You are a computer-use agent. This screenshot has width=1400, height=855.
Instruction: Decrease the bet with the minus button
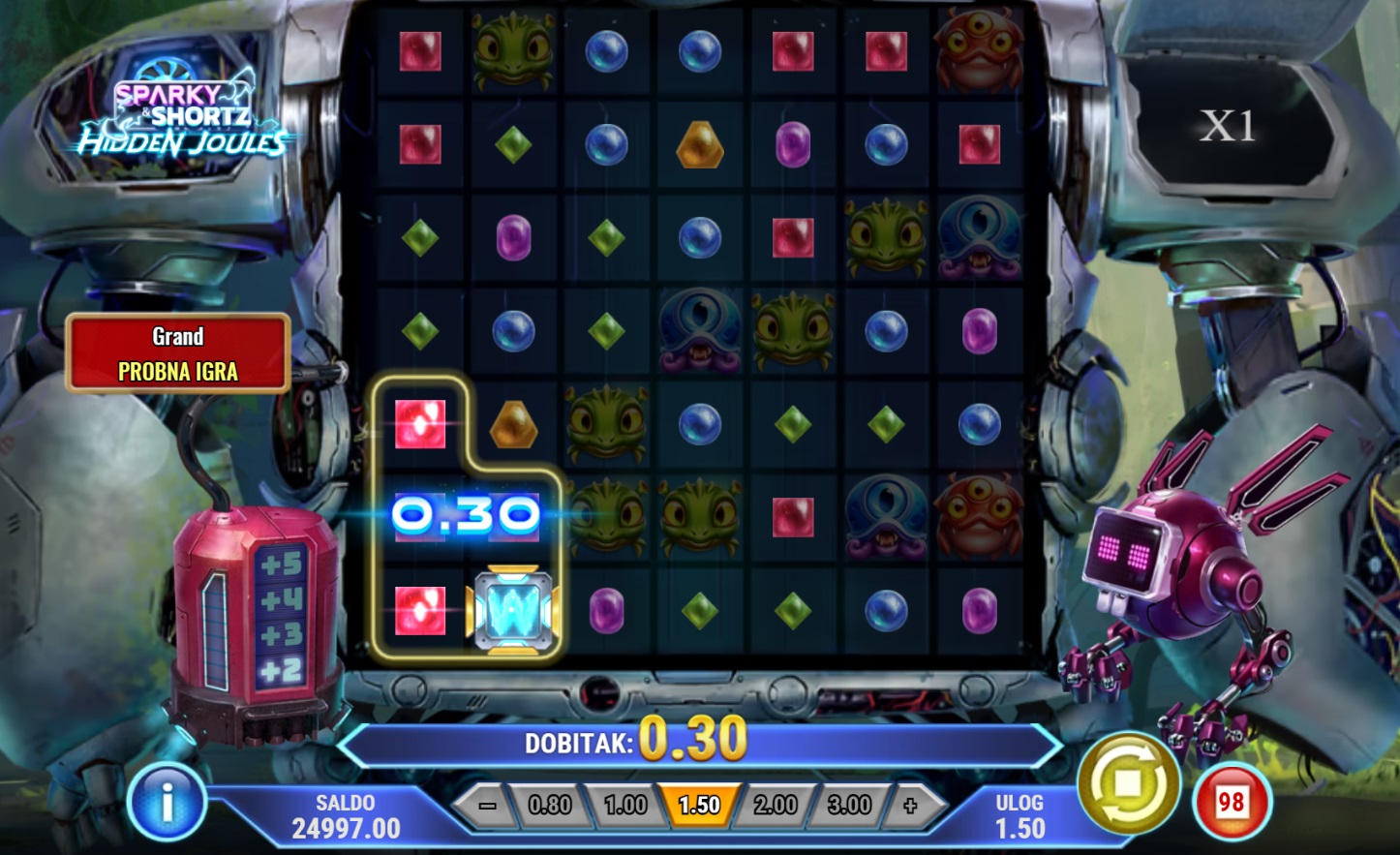click(487, 805)
